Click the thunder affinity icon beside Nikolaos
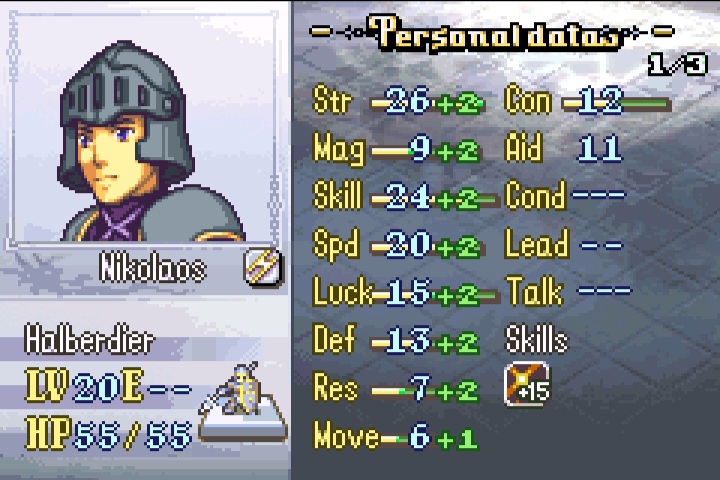The height and width of the screenshot is (480, 720). pos(263,267)
